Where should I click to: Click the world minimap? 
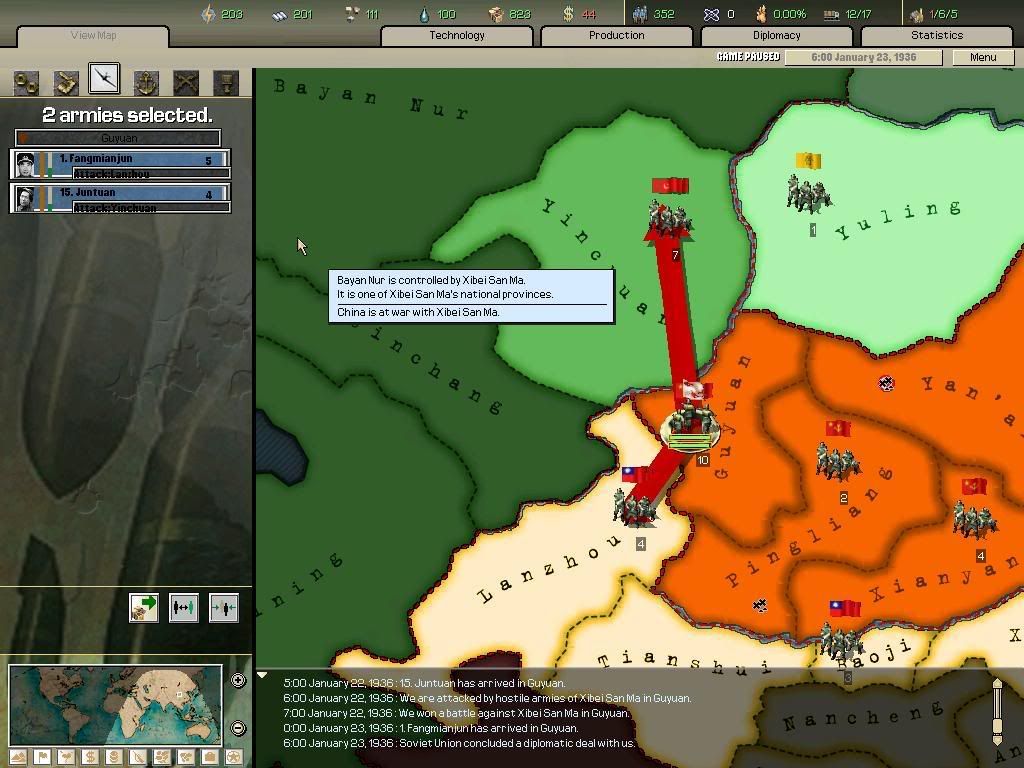coord(115,706)
